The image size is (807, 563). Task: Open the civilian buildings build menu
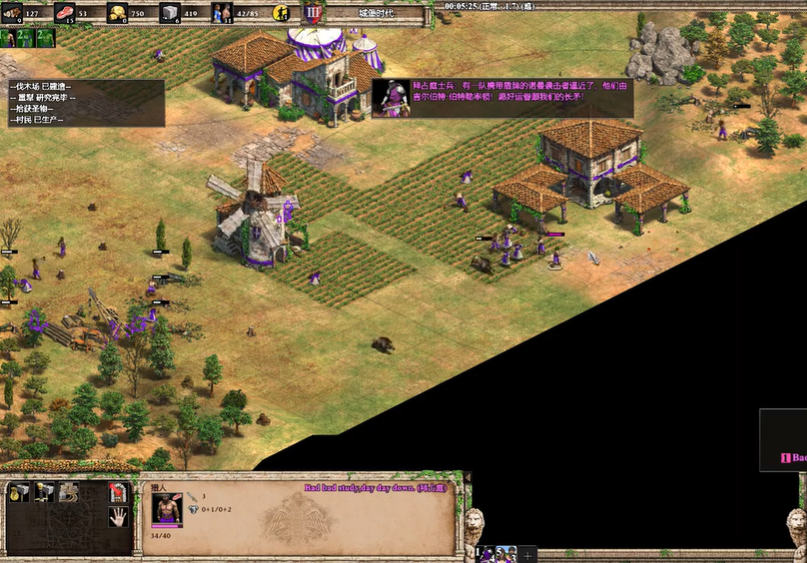coord(19,492)
